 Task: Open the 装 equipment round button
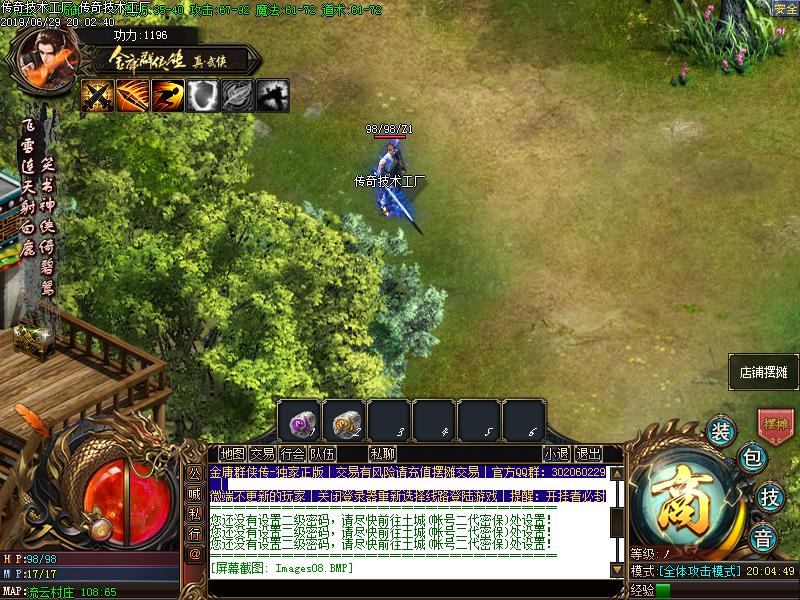pos(720,431)
